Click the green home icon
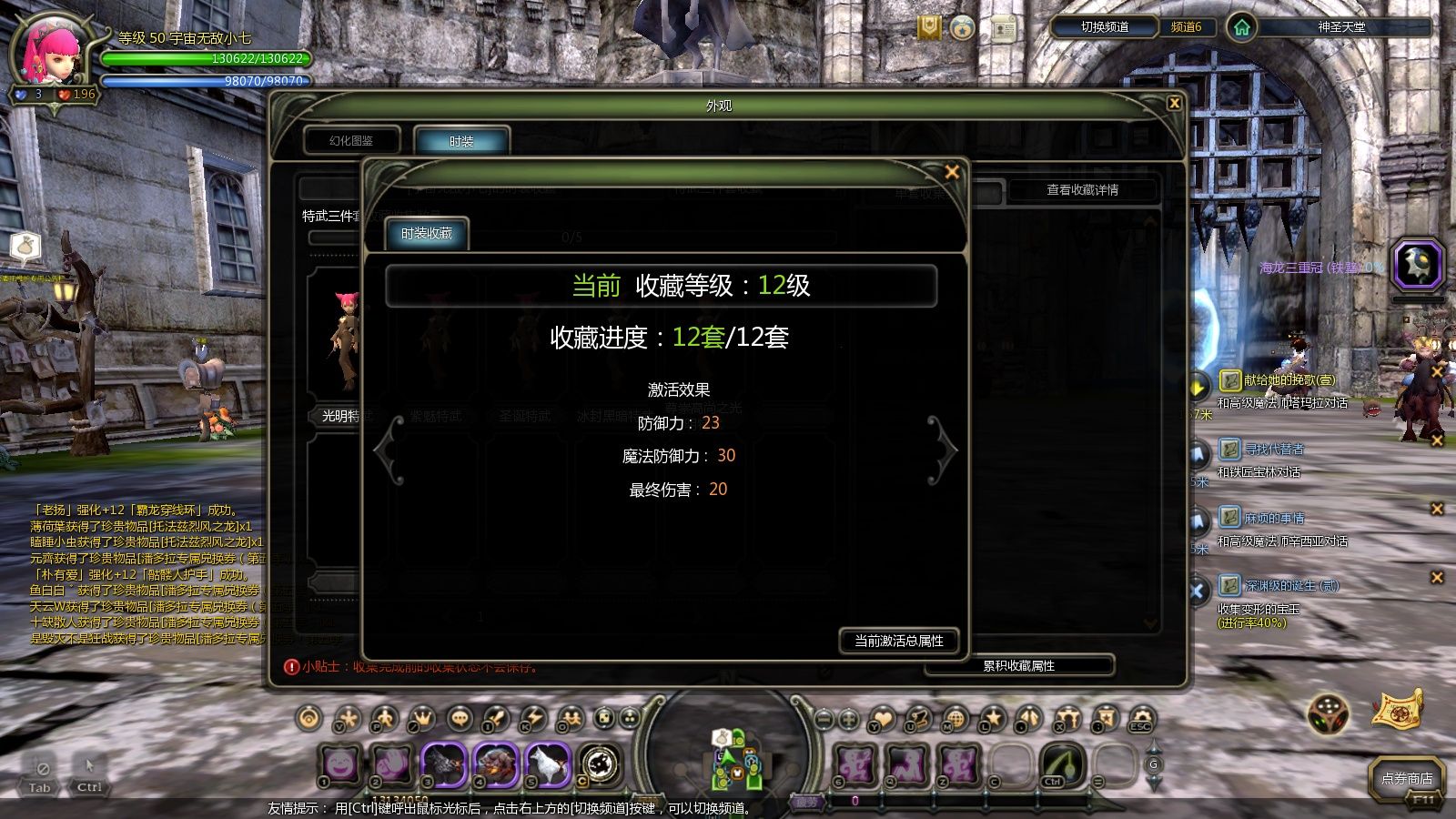The width and height of the screenshot is (1456, 819). [x=1241, y=27]
